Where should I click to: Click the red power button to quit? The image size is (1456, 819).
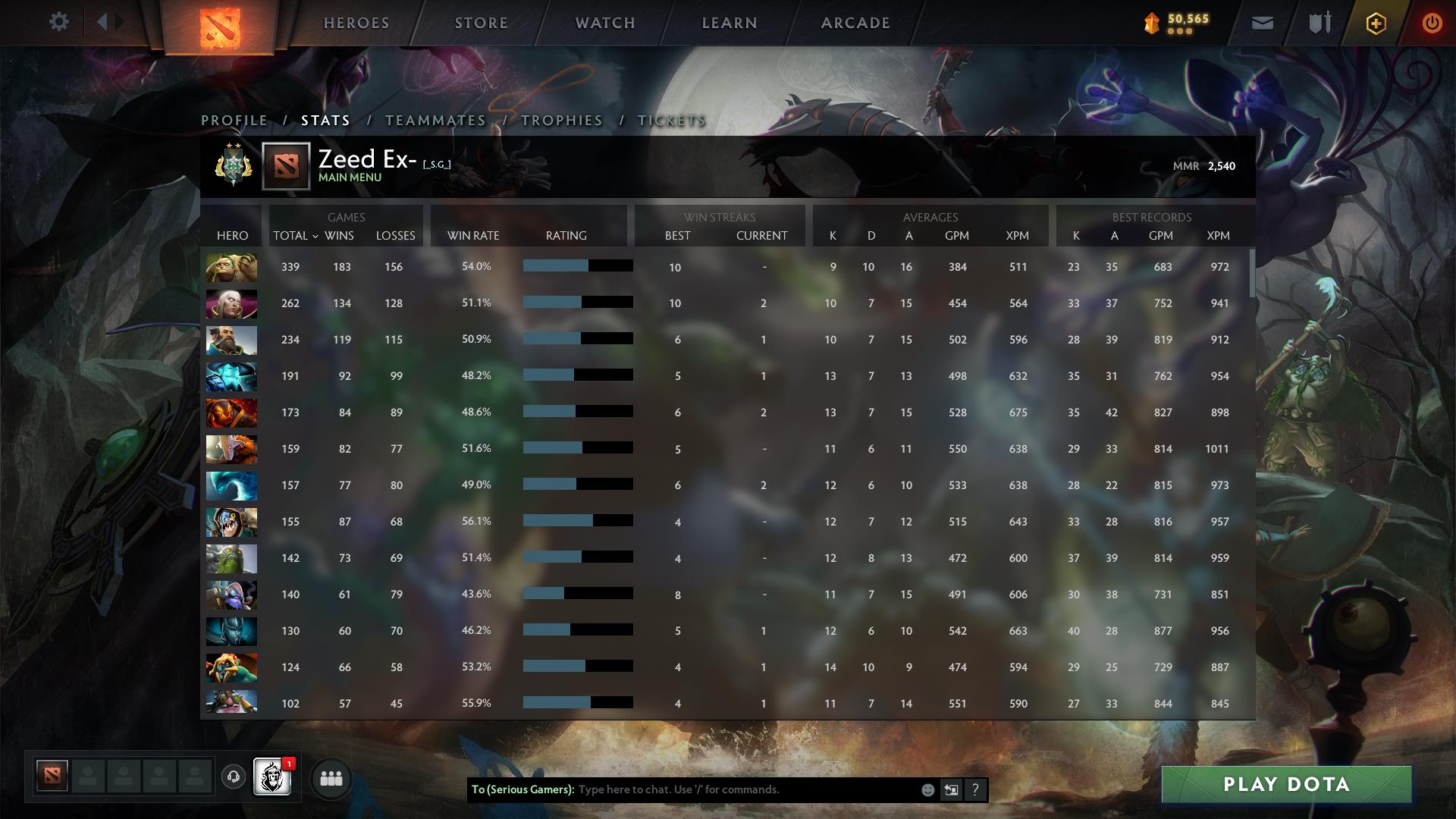click(1432, 23)
